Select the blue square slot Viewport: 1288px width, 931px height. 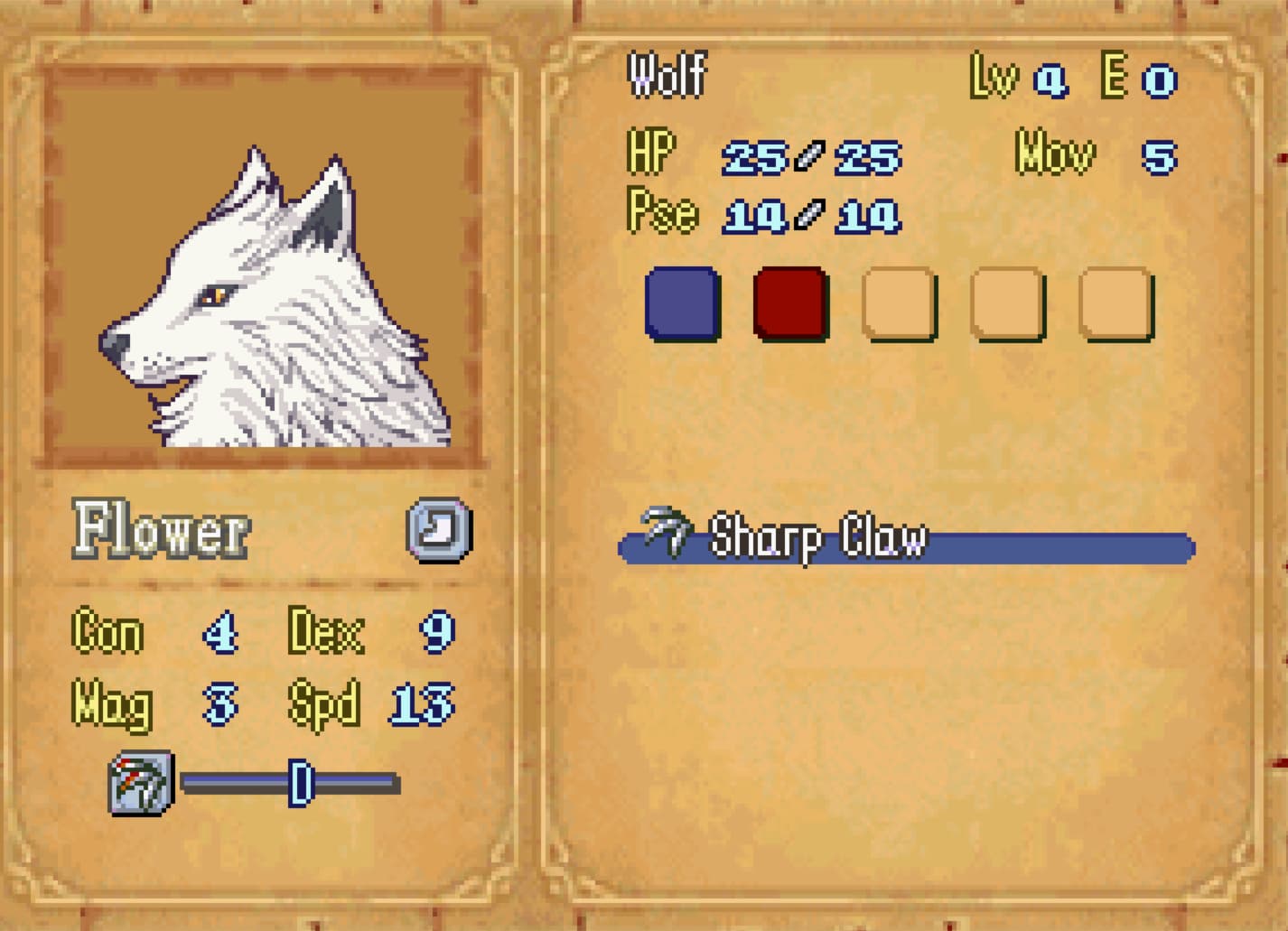[682, 303]
